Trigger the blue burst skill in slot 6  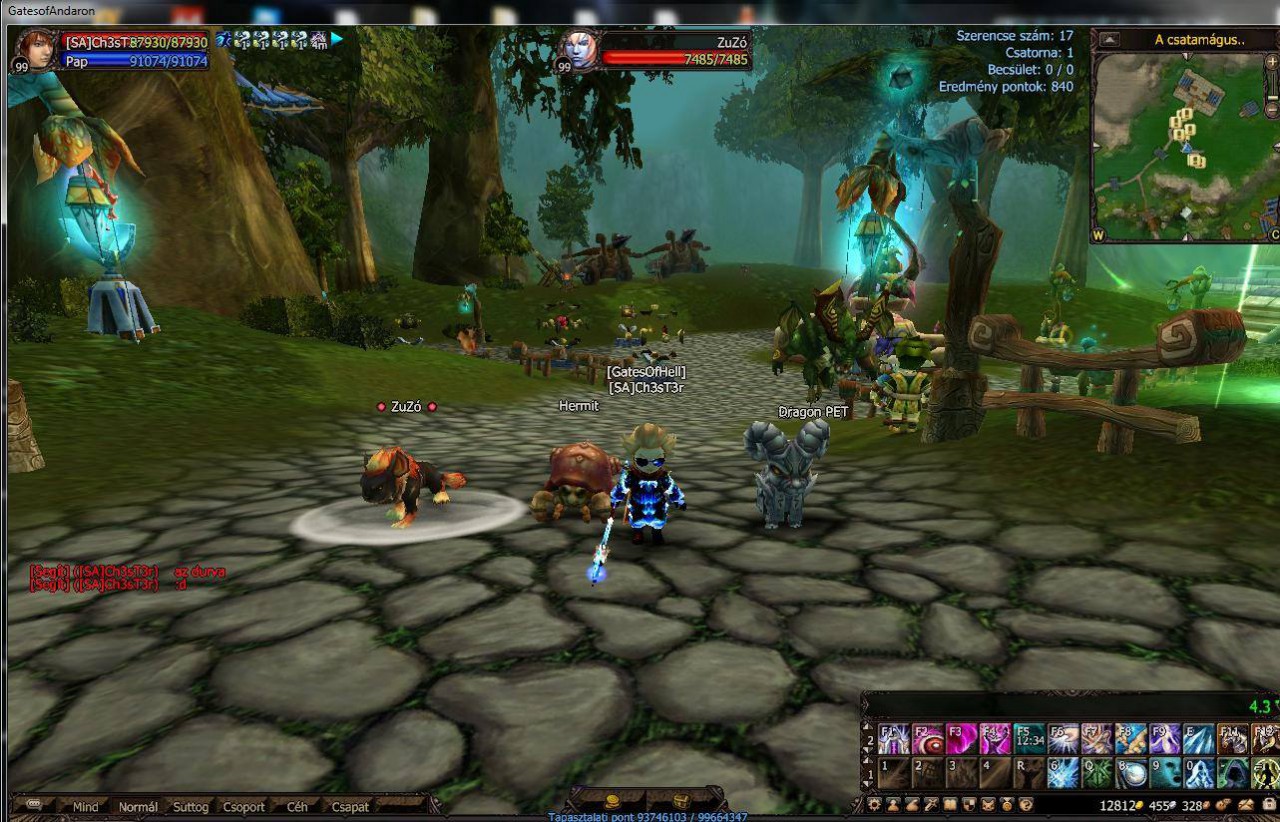1063,773
